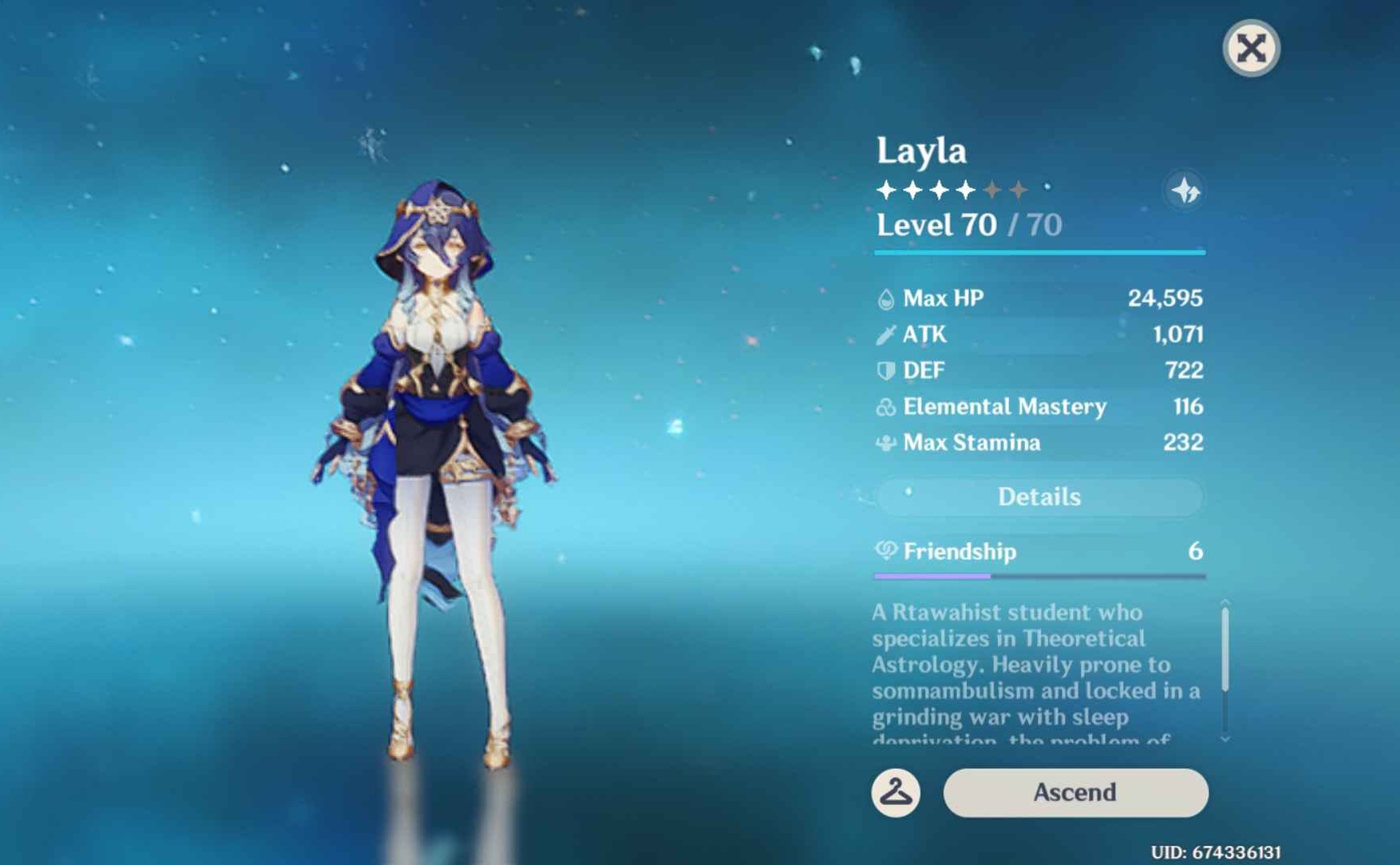Select the ATK sword icon
Image resolution: width=1400 pixels, height=865 pixels.
pos(884,334)
